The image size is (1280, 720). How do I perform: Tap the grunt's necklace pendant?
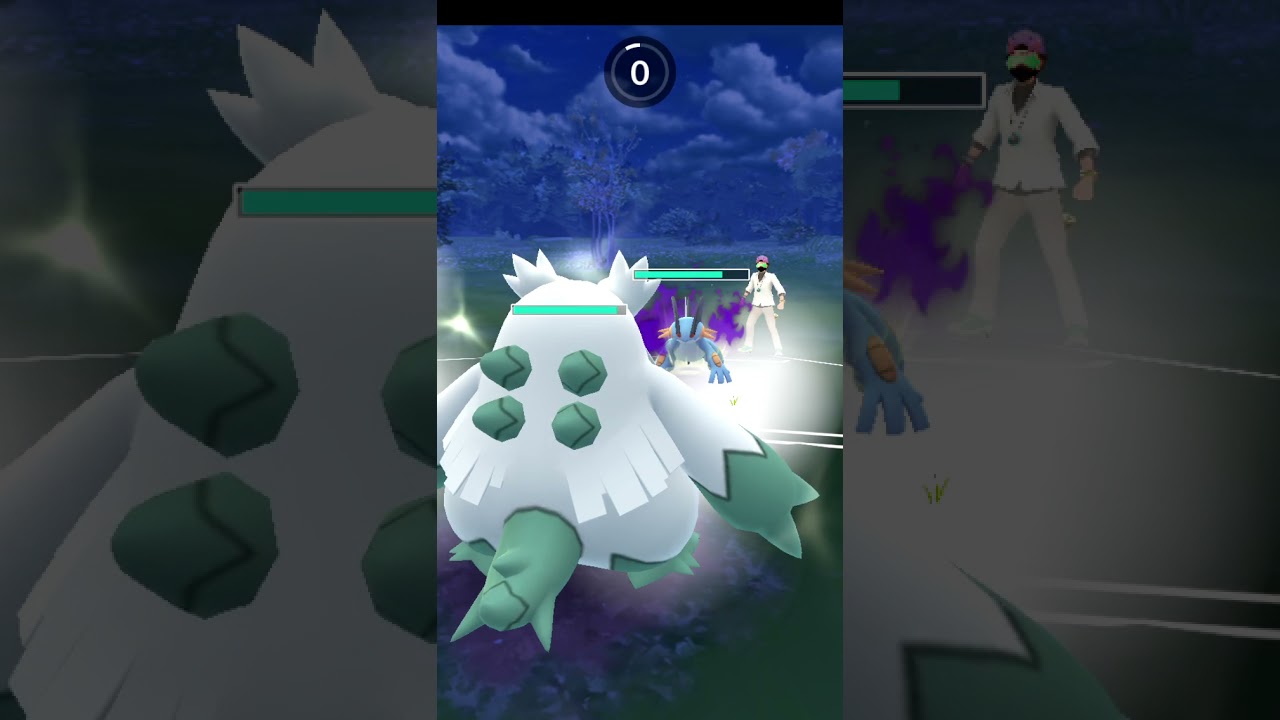758,292
